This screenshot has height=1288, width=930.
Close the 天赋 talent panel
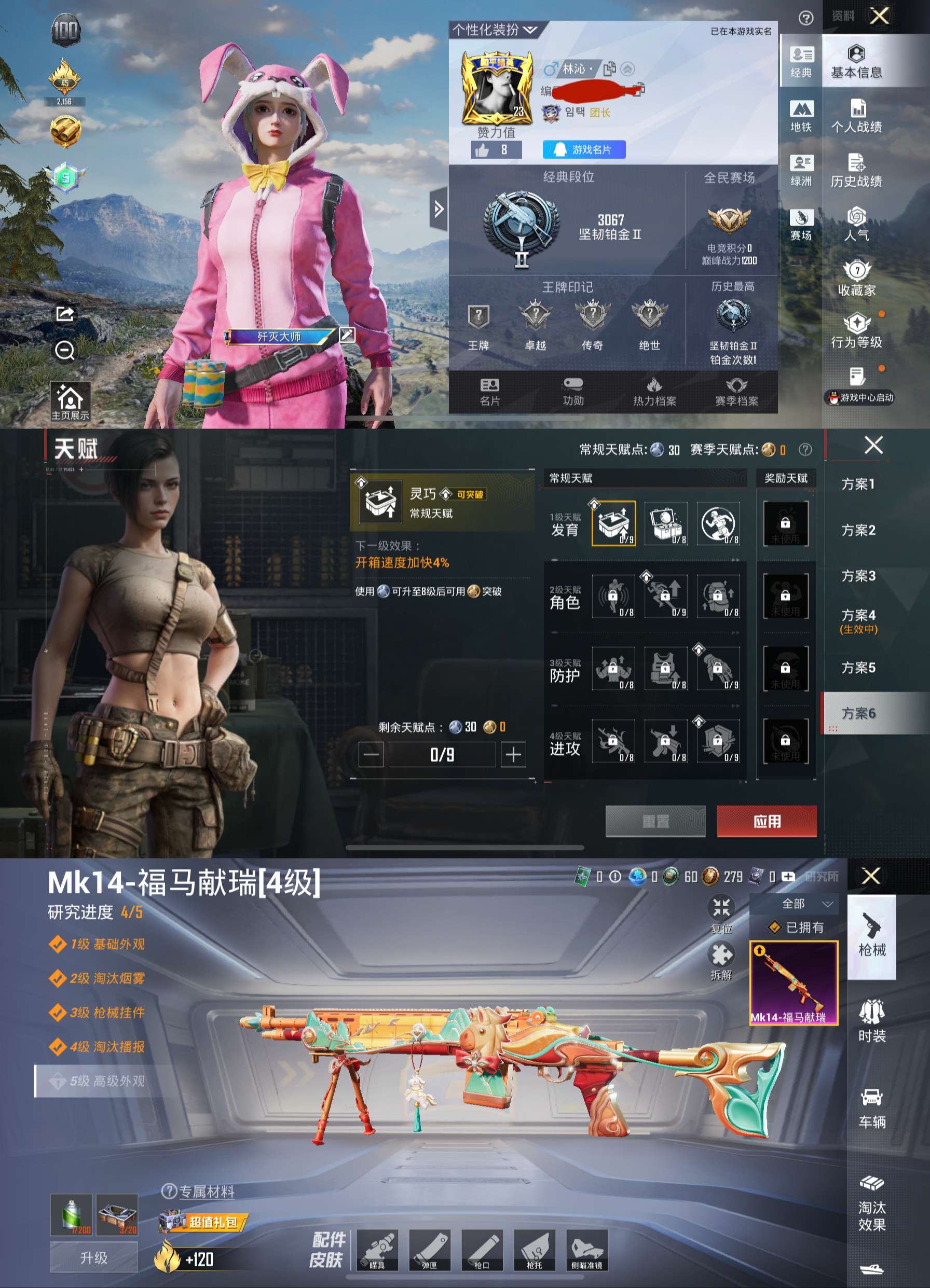(x=873, y=445)
